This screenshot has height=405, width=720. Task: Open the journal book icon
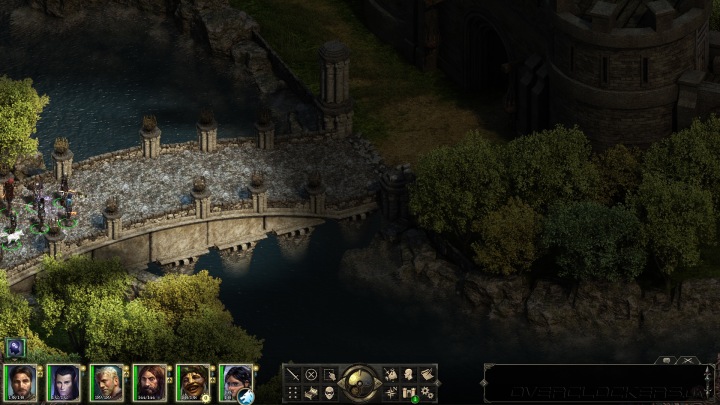tap(427, 374)
